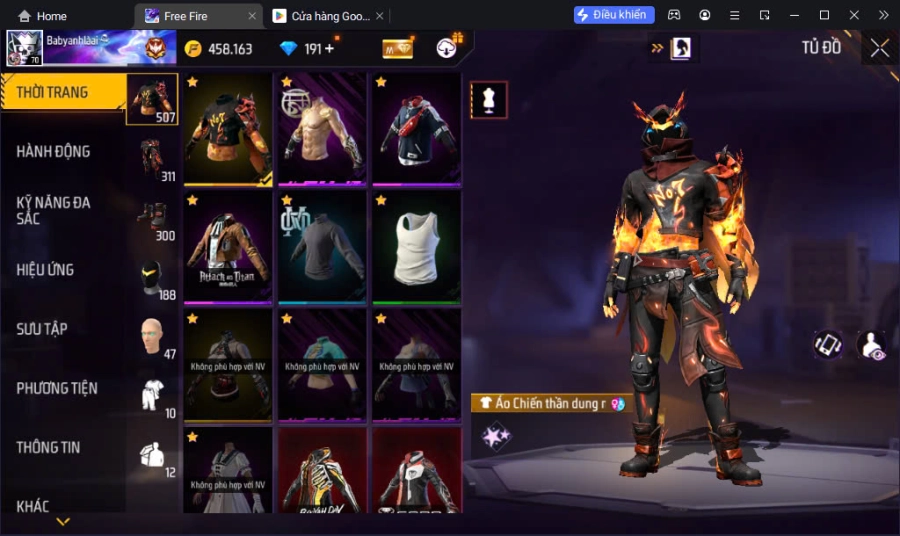Select the Attack on Titan jacket

228,246
